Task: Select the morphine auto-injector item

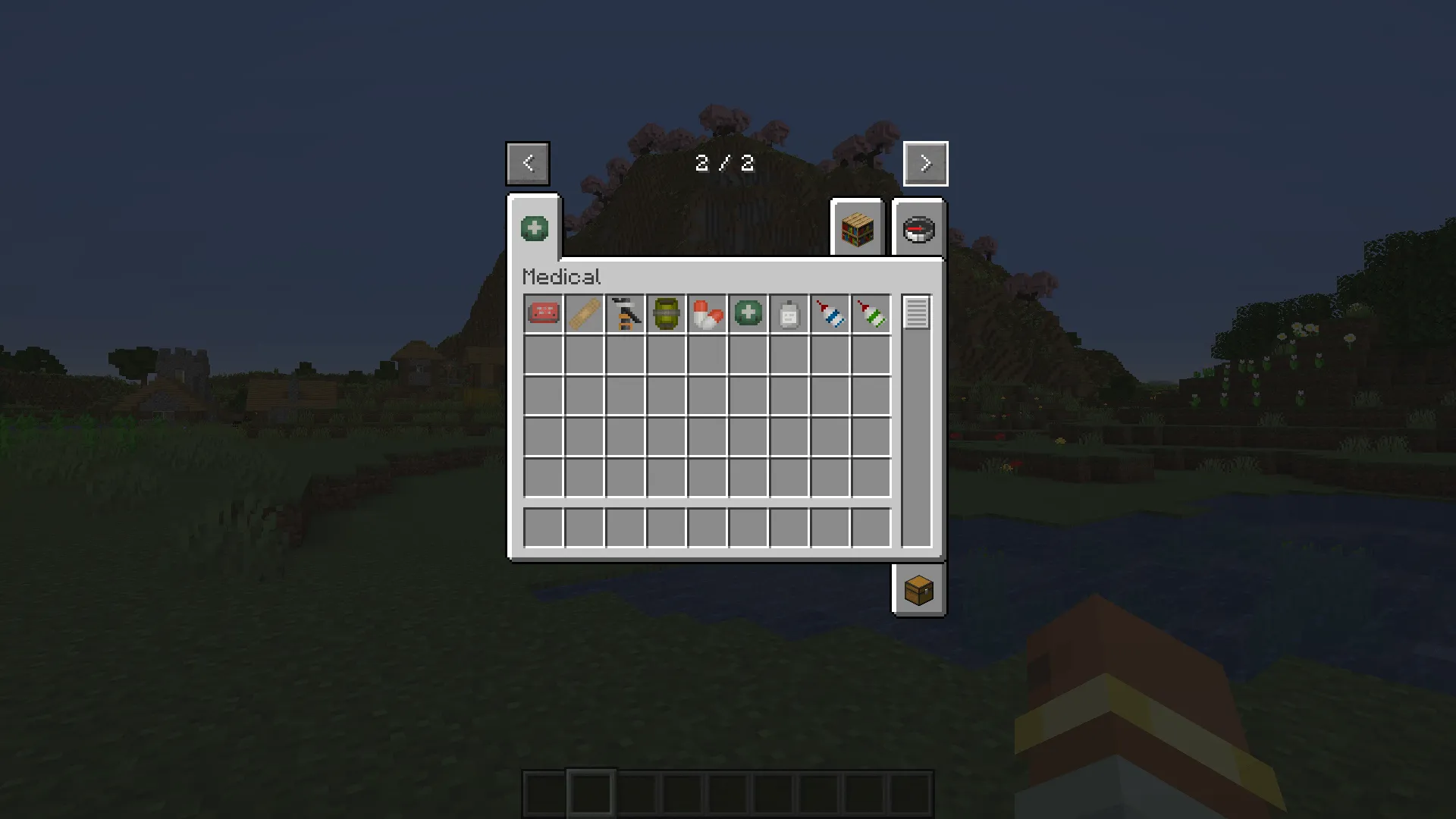Action: click(x=625, y=313)
